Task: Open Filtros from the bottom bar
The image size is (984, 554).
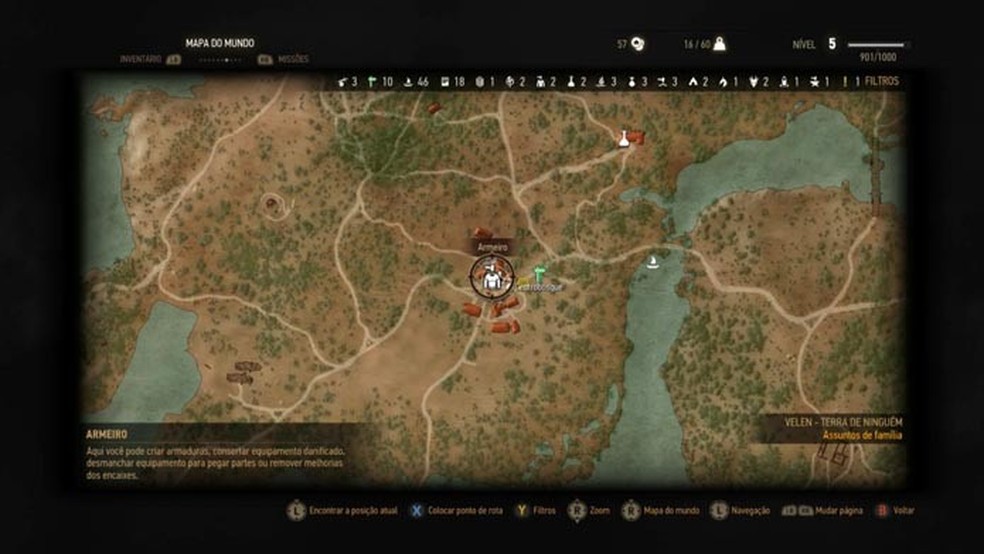Action: [x=535, y=511]
